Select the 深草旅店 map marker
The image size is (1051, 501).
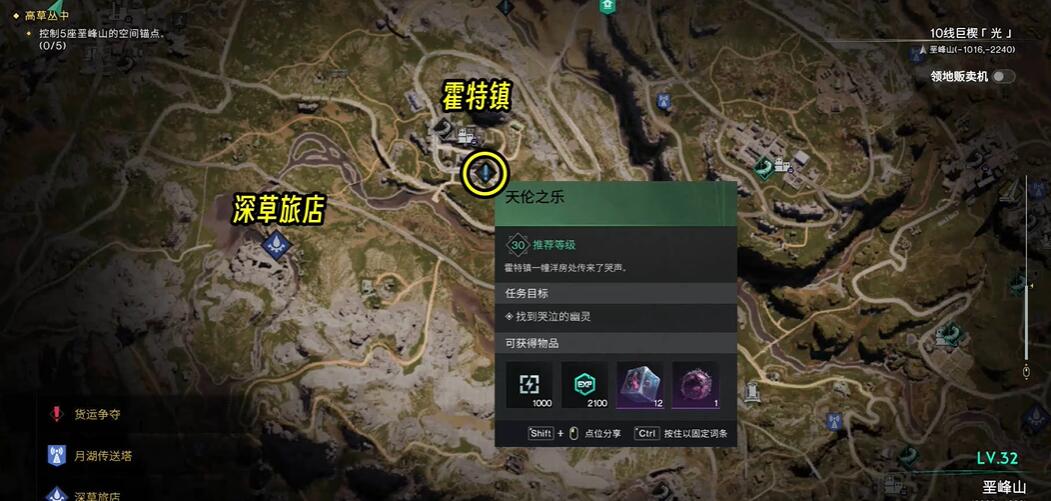click(x=275, y=242)
